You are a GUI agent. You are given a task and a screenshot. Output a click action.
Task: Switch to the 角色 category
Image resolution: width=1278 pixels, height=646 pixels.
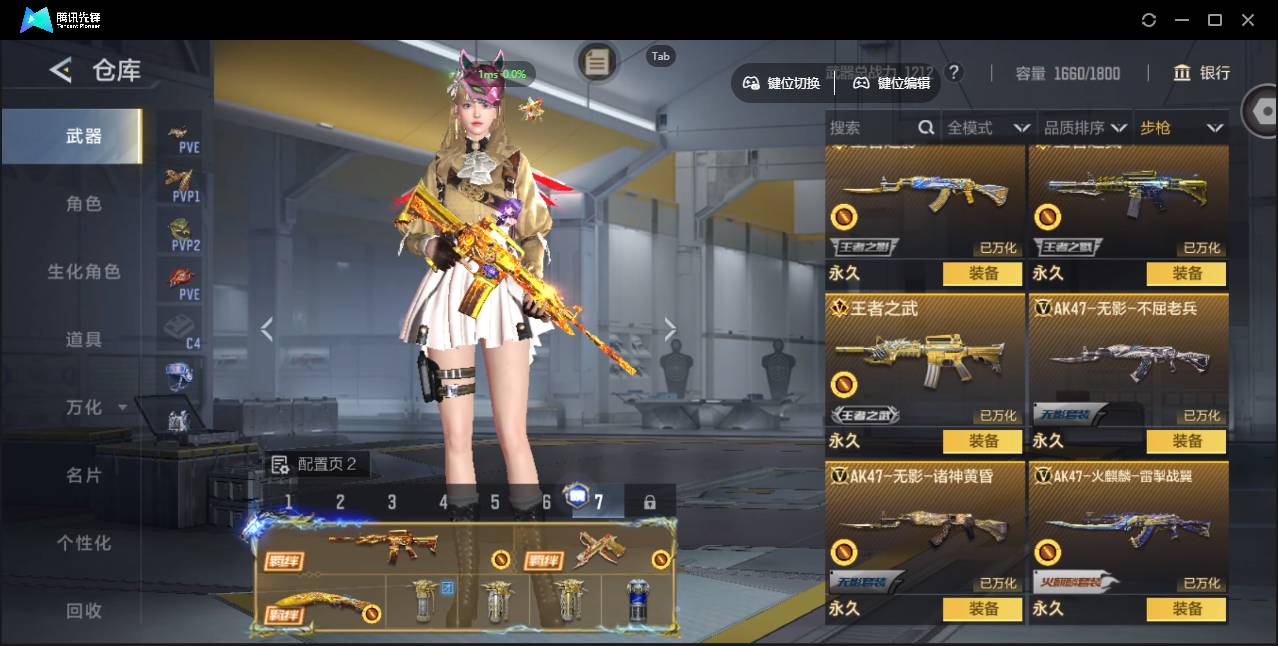84,204
